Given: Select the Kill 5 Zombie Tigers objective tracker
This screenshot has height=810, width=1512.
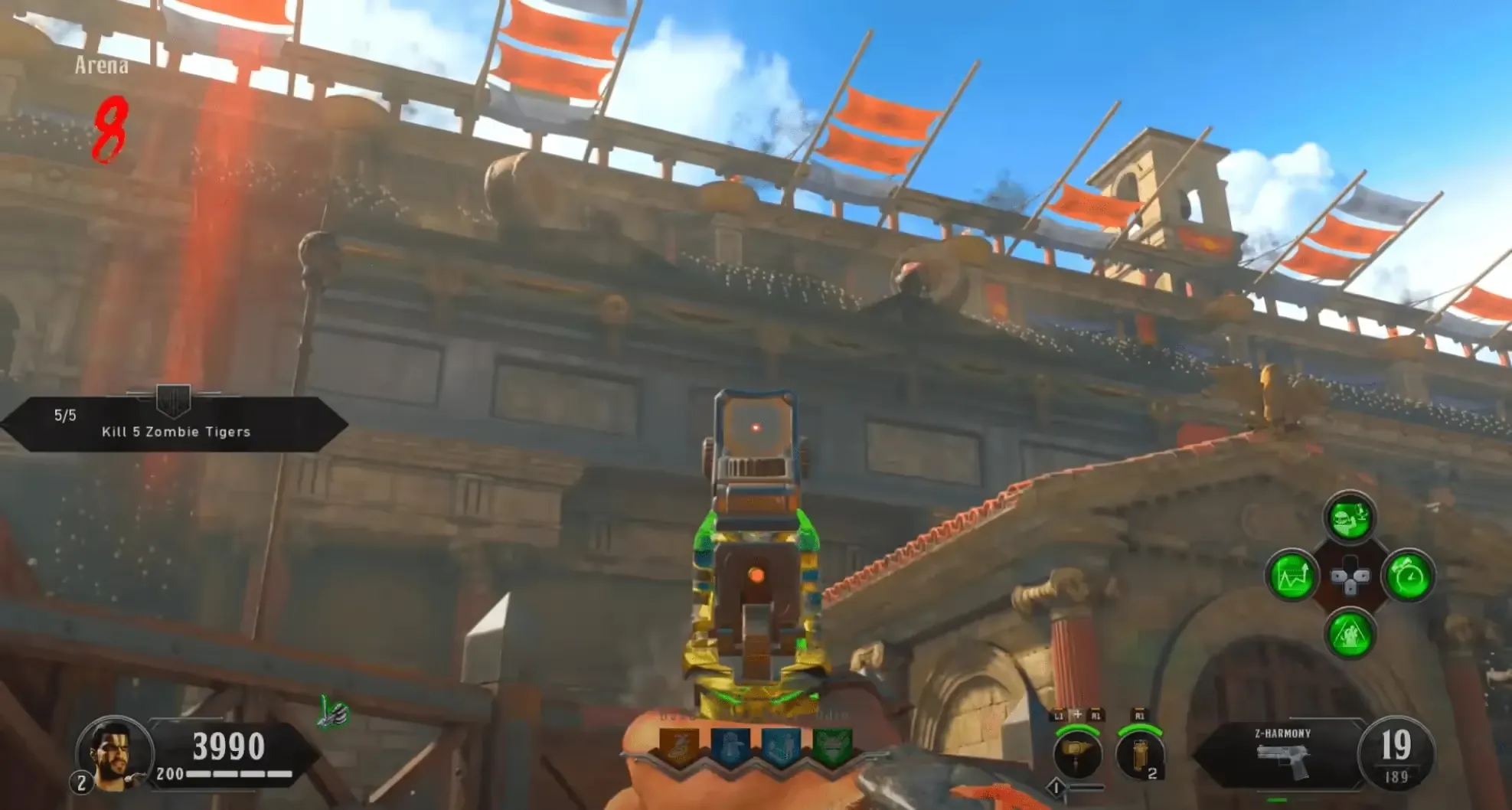Looking at the screenshot, I should [175, 423].
